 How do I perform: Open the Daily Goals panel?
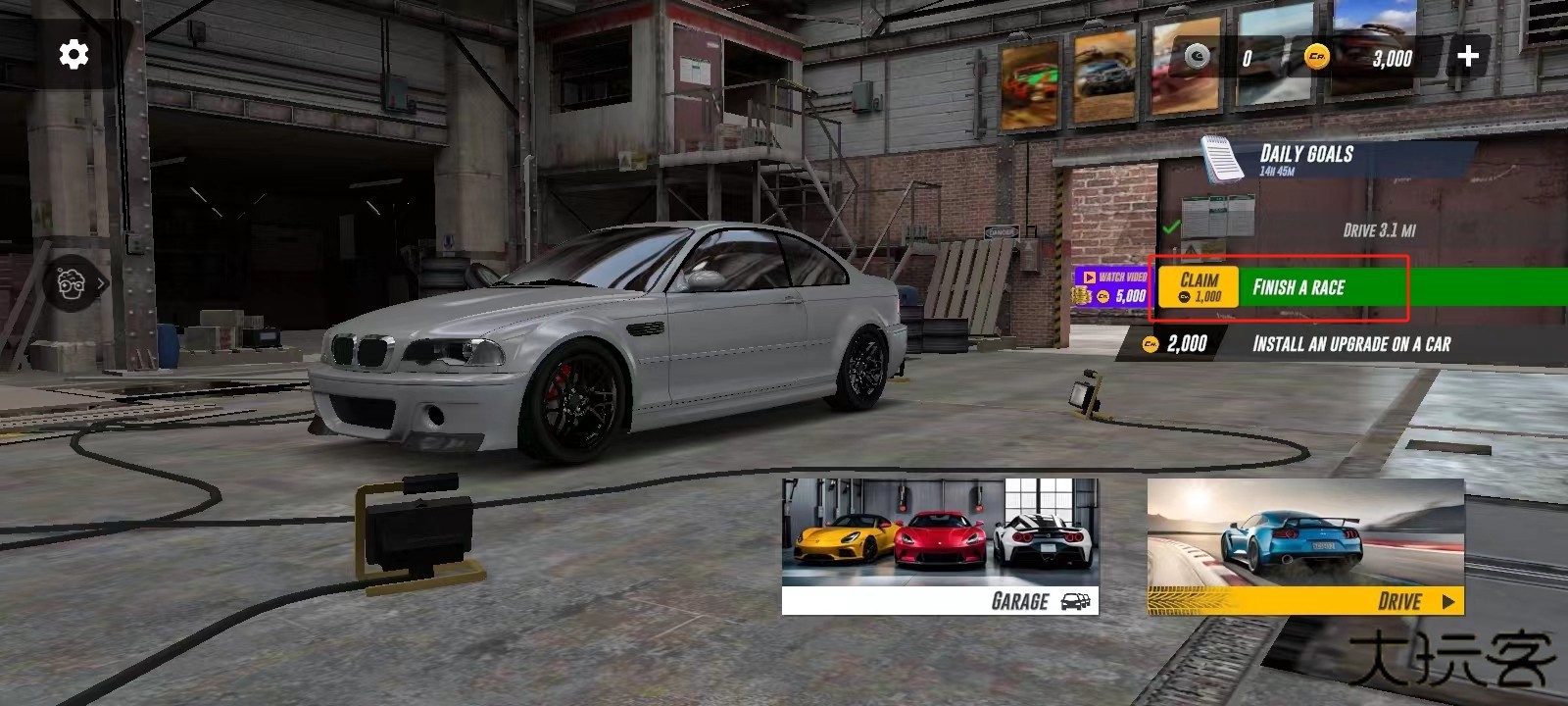1305,157
